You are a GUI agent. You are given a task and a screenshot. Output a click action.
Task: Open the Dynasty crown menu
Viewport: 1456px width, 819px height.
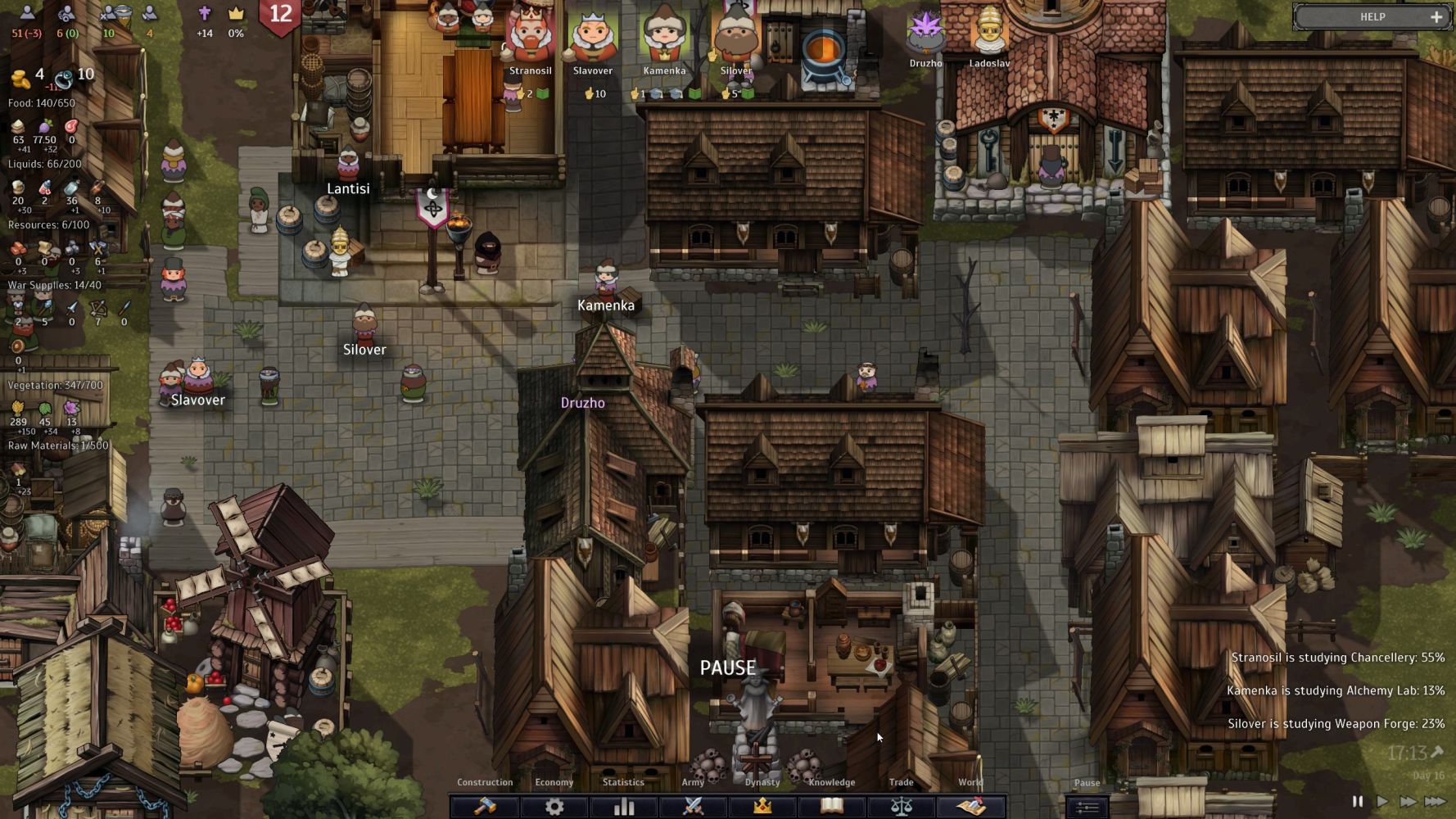[762, 806]
